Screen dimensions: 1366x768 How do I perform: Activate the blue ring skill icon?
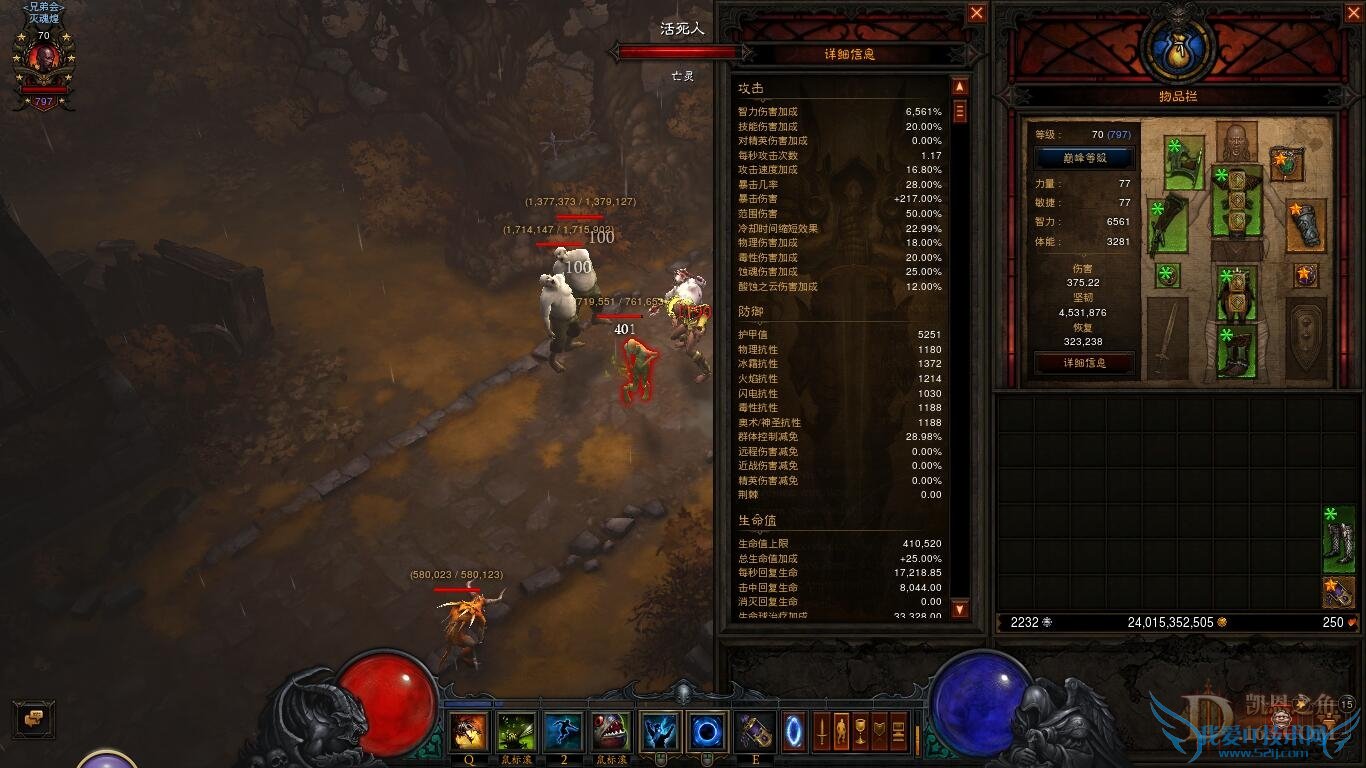707,732
